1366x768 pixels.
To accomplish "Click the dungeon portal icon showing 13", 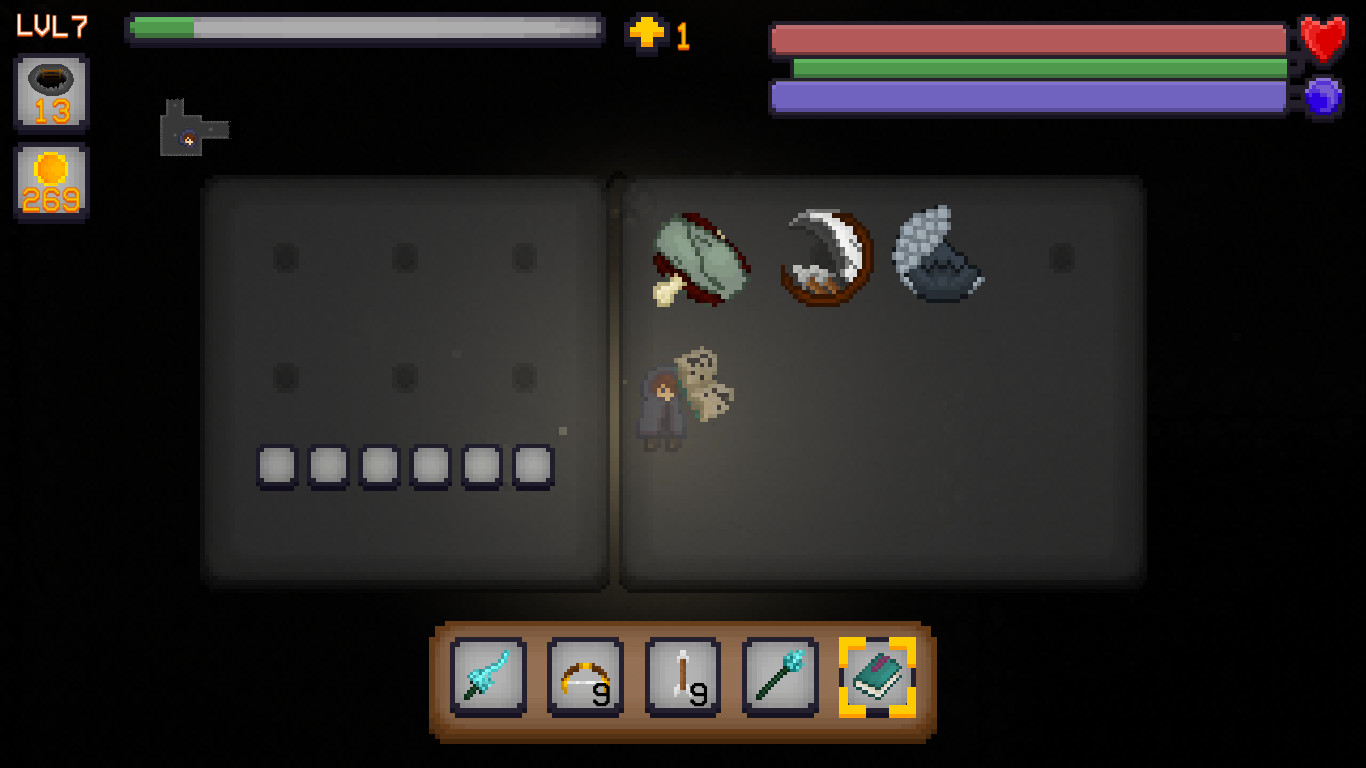I will (51, 92).
